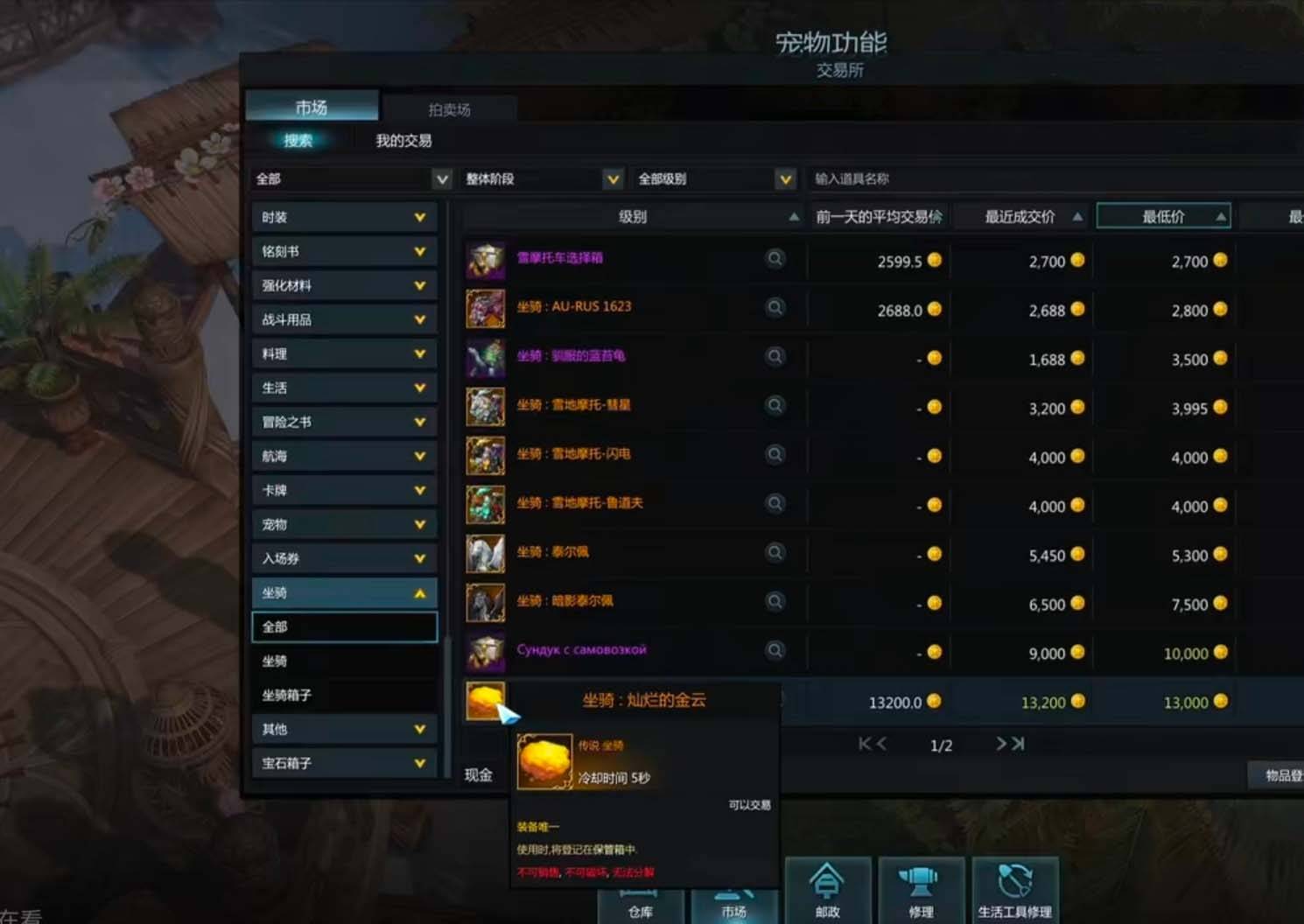Toggle sort direction on 最低价 column
Screen dimensions: 1304x924
(1220, 215)
